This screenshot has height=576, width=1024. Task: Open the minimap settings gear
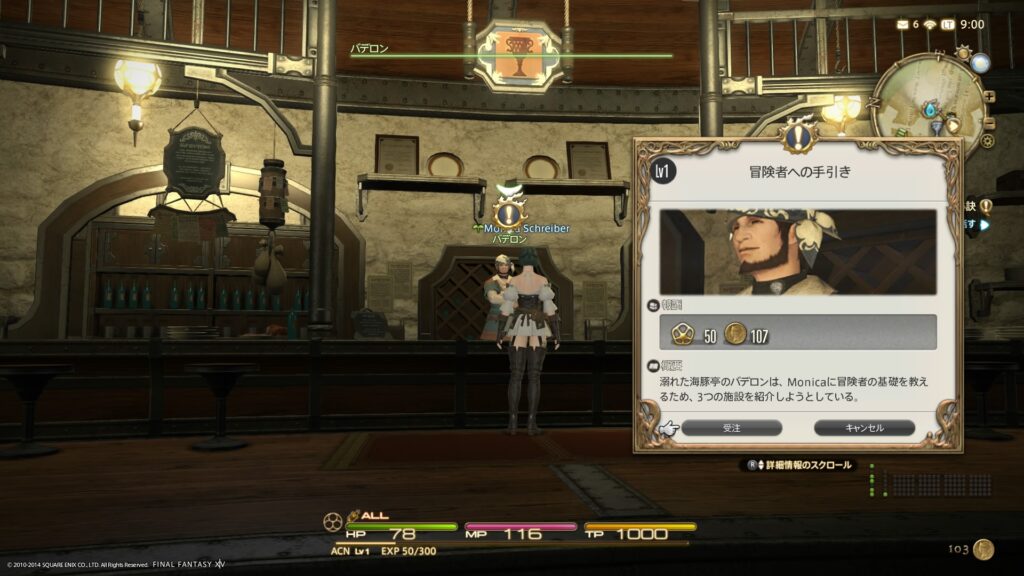coord(987,141)
